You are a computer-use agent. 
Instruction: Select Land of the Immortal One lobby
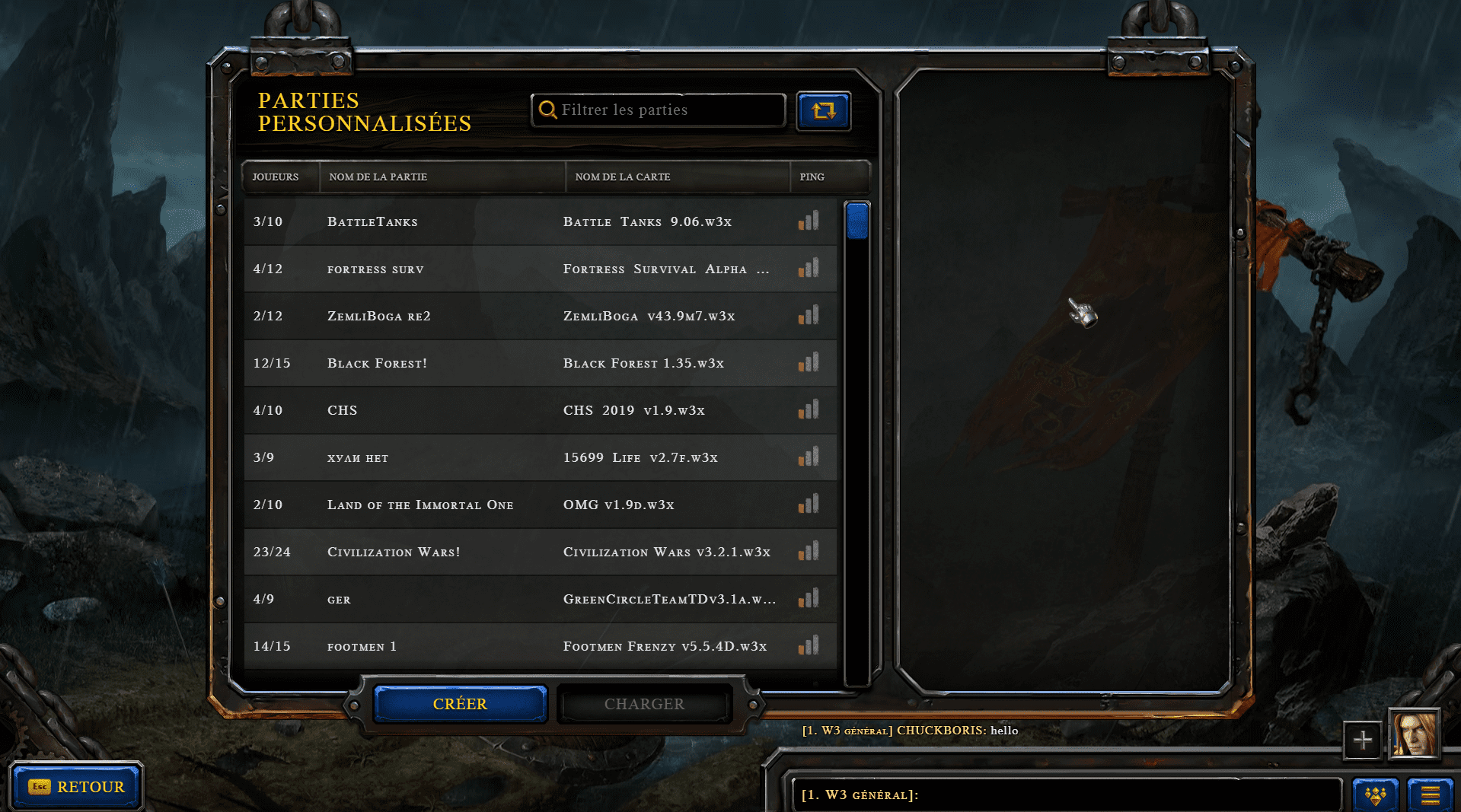541,505
